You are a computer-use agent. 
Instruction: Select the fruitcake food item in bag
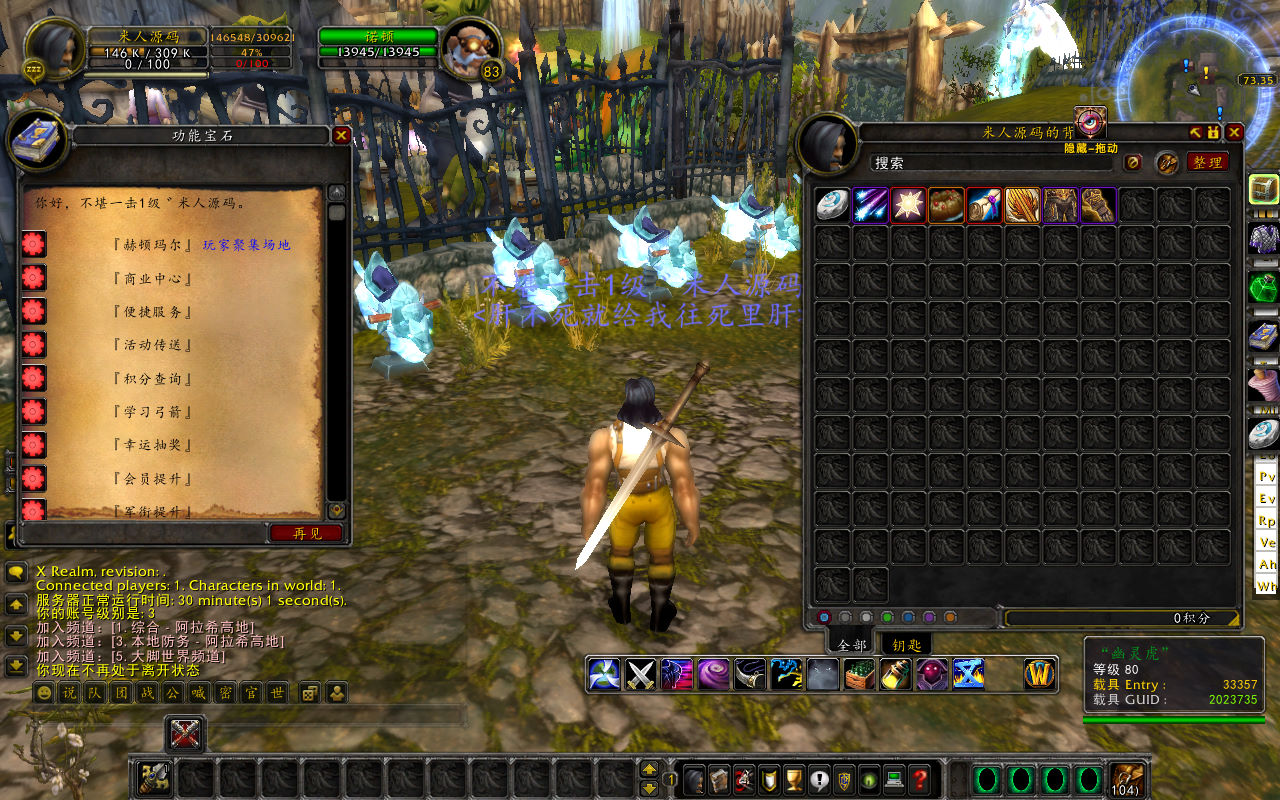946,205
